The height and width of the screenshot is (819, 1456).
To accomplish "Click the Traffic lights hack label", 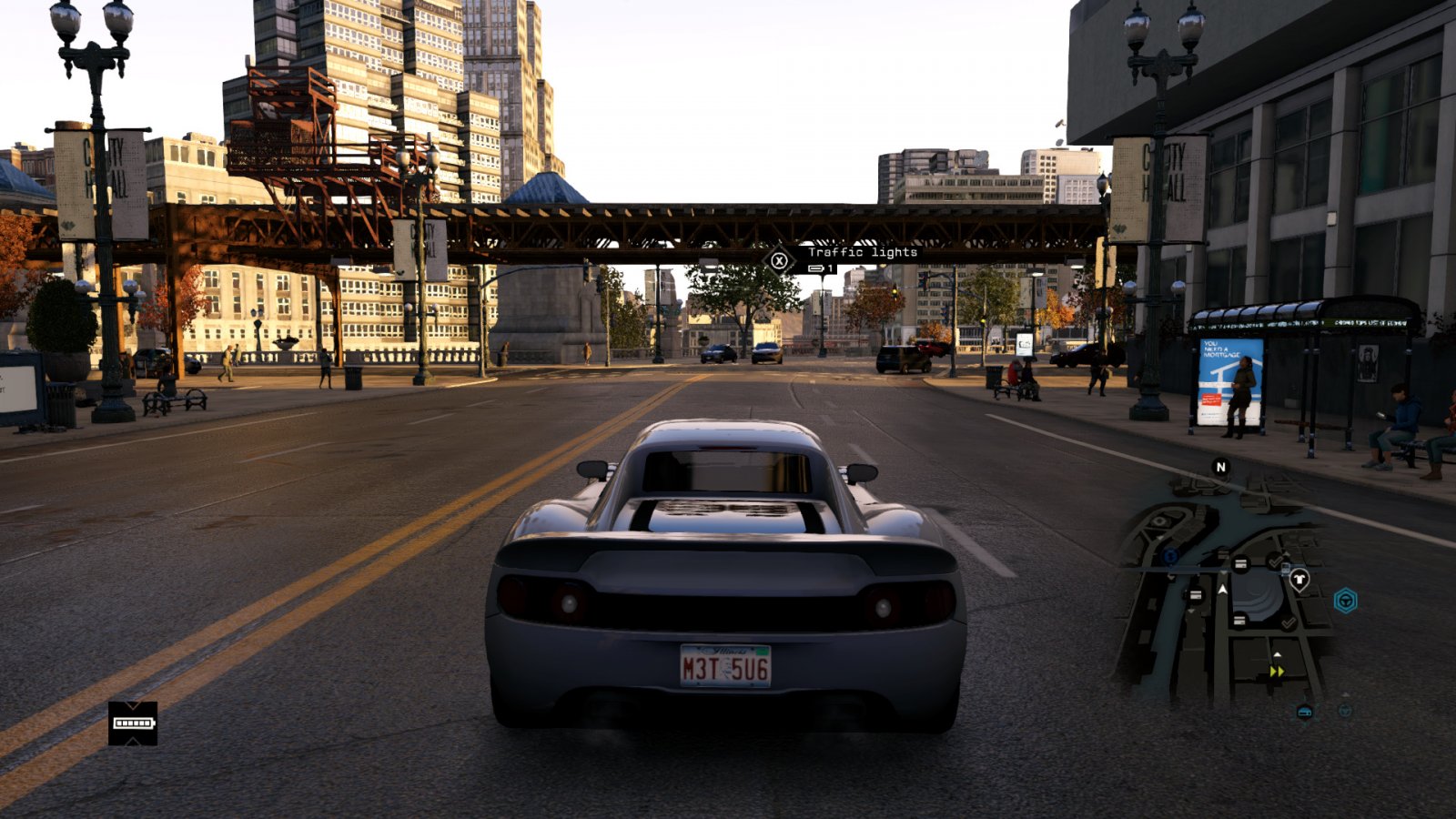I will pos(862,252).
